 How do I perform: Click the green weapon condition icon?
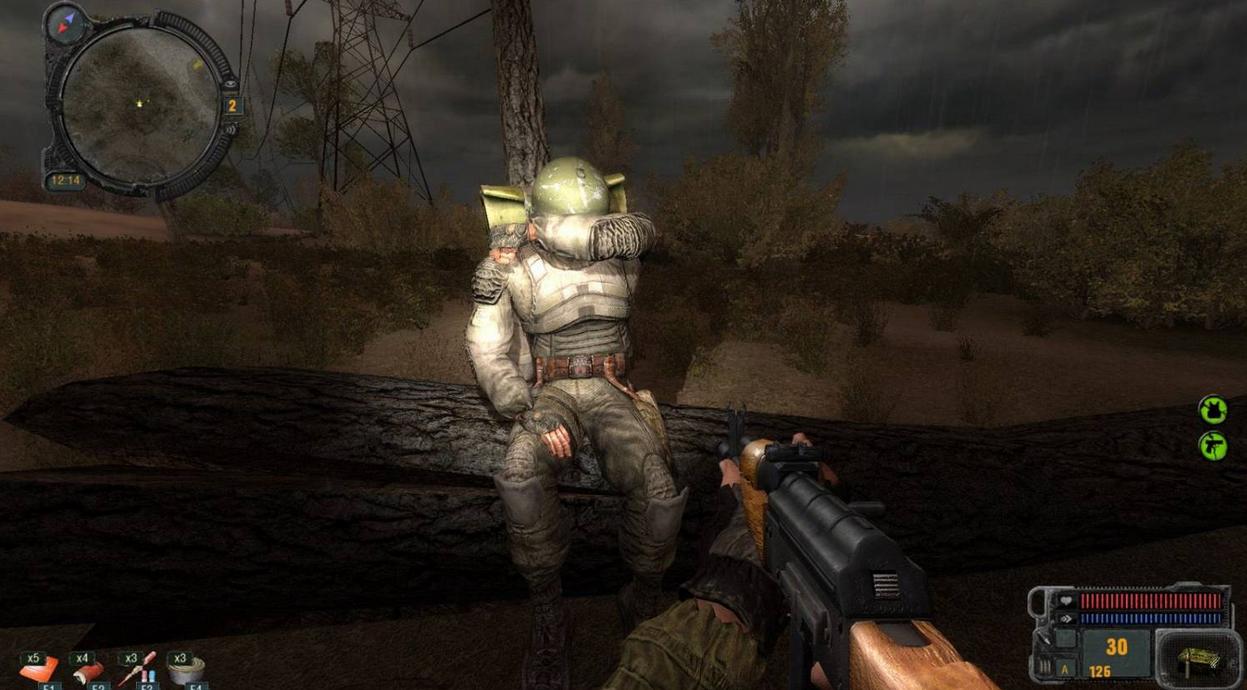pyautogui.click(x=1213, y=445)
